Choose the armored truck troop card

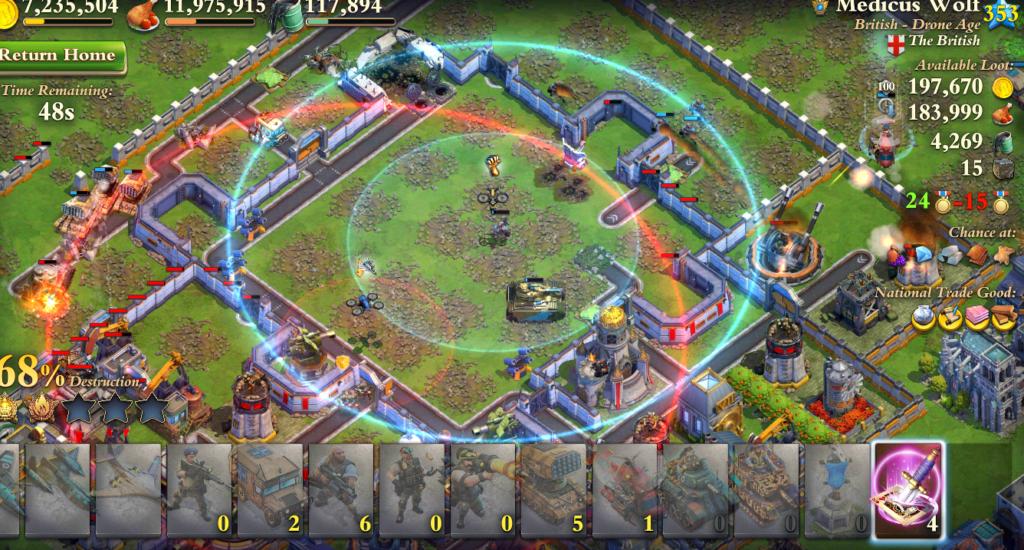point(270,488)
